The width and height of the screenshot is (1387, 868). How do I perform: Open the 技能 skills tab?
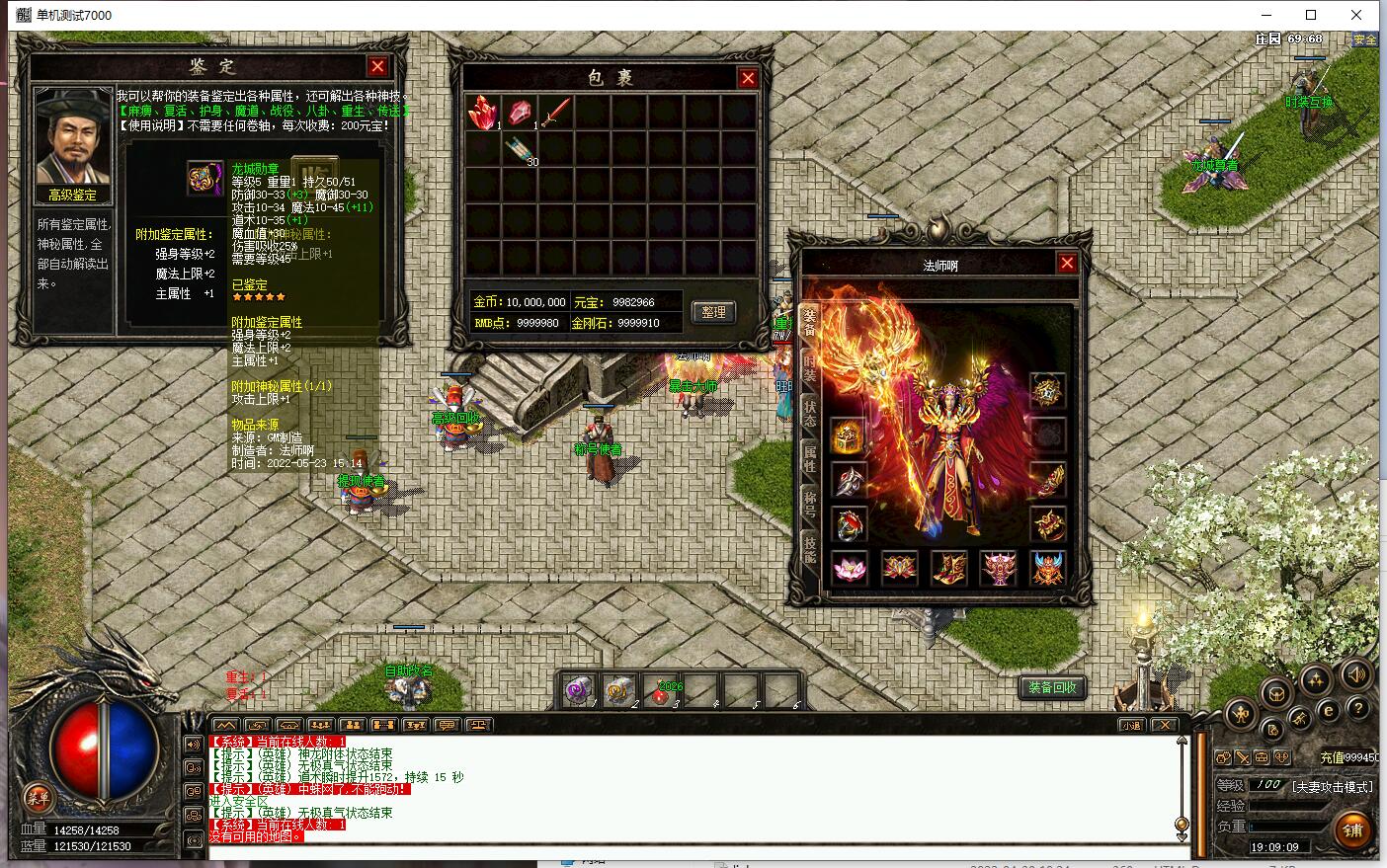[x=809, y=549]
